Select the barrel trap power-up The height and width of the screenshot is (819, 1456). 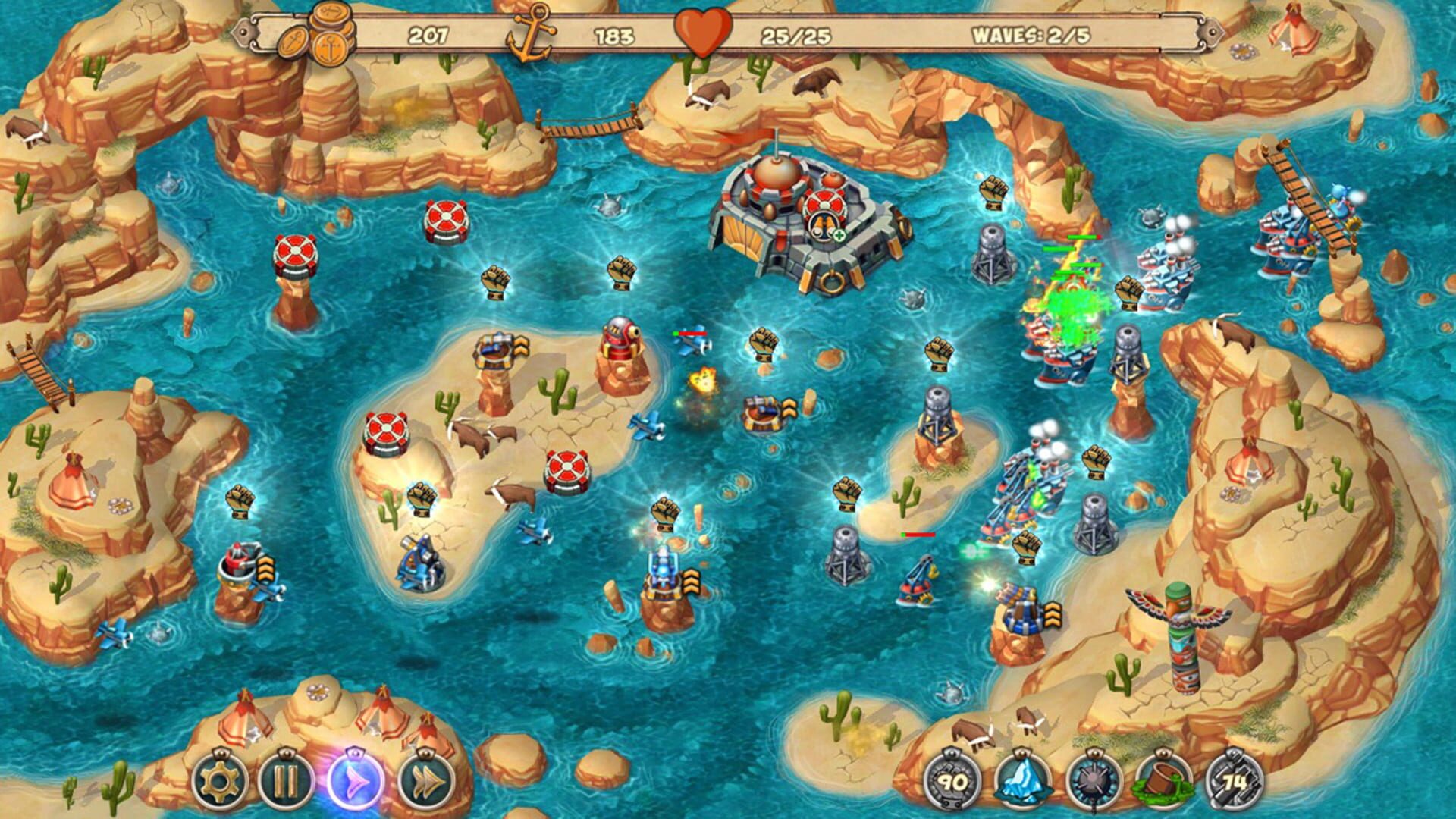(1163, 780)
